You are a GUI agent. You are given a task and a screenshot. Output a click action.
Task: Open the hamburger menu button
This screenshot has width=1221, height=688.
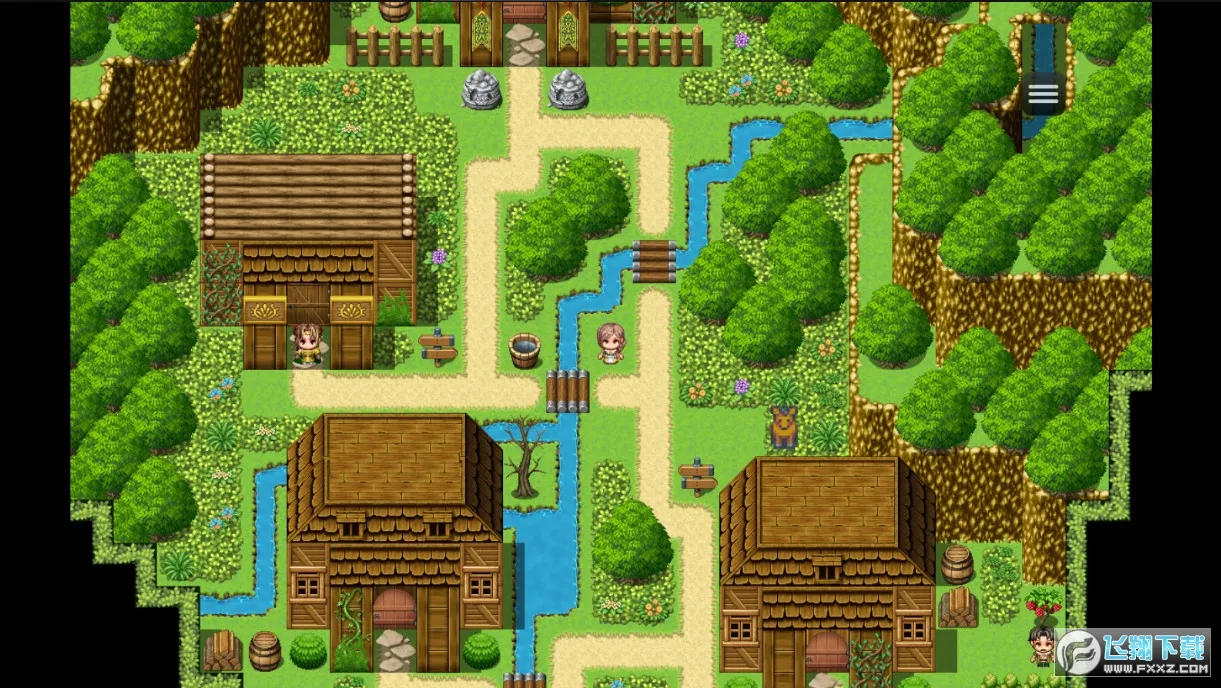pos(1042,94)
